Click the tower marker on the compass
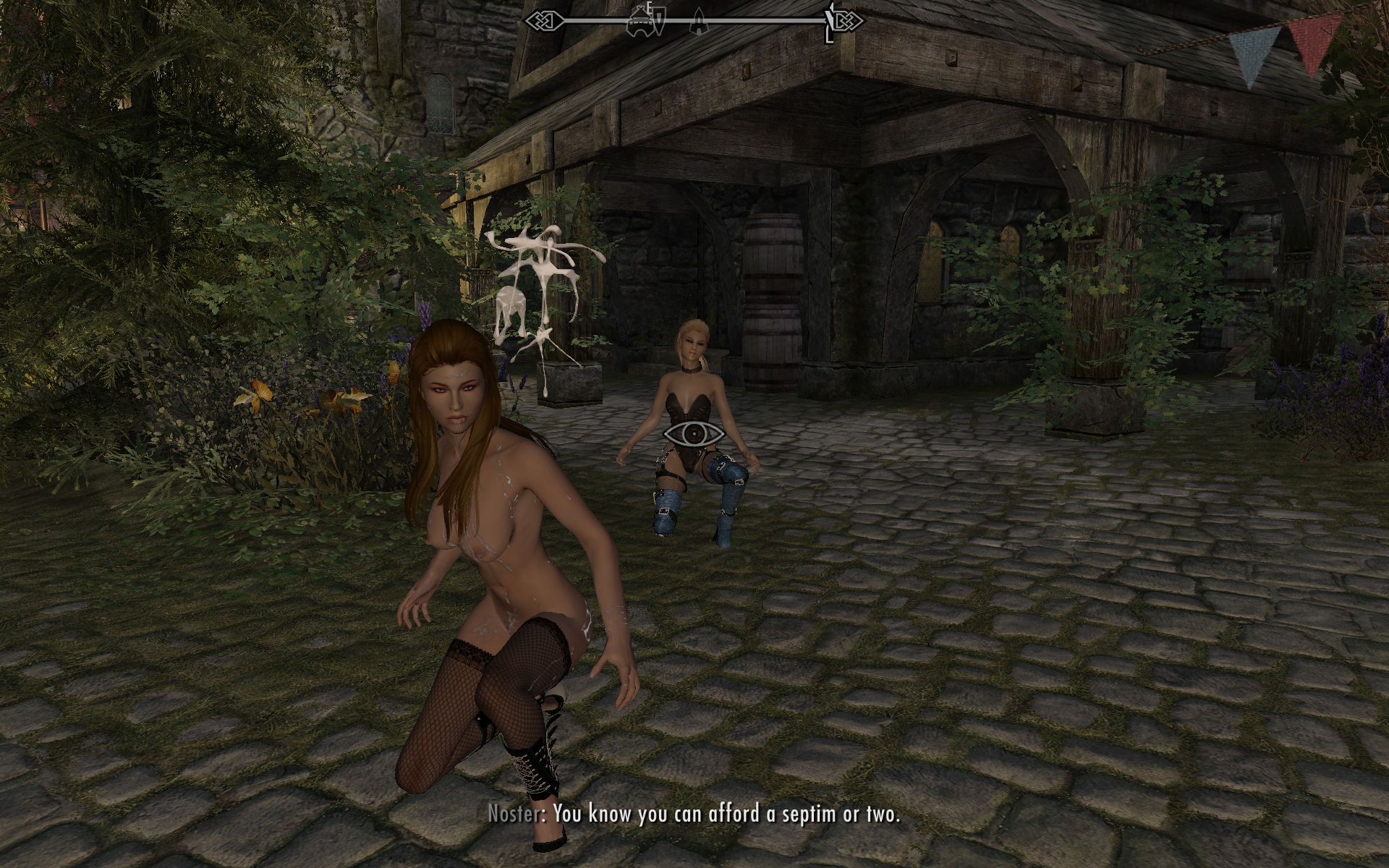The image size is (1389, 868). (699, 21)
